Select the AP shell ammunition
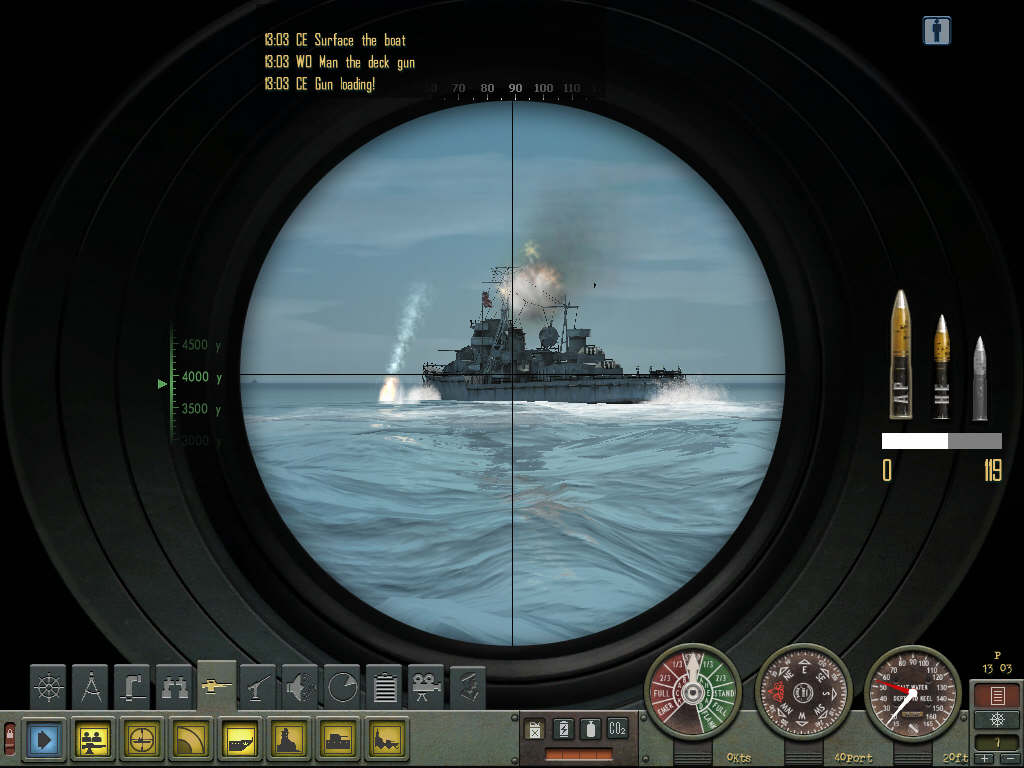 click(x=901, y=356)
